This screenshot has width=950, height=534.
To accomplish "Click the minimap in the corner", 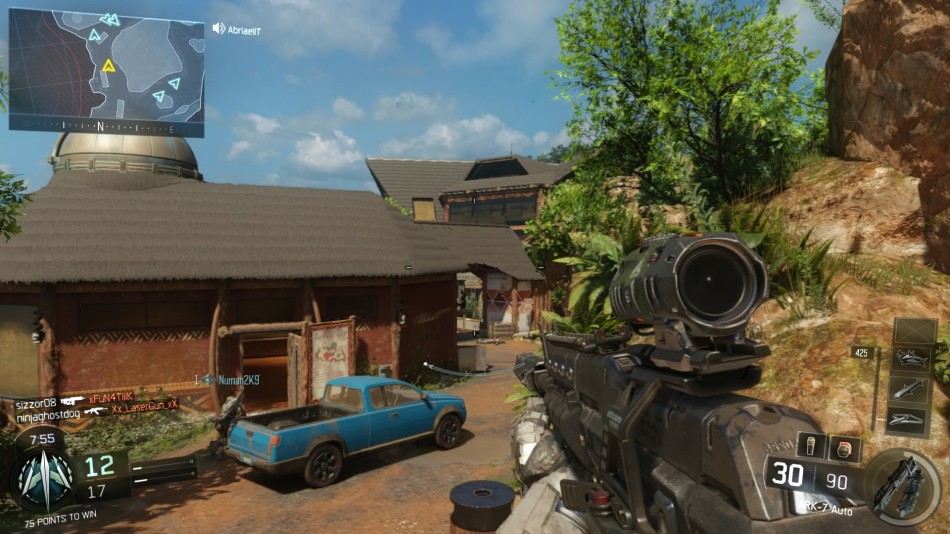I will point(107,72).
